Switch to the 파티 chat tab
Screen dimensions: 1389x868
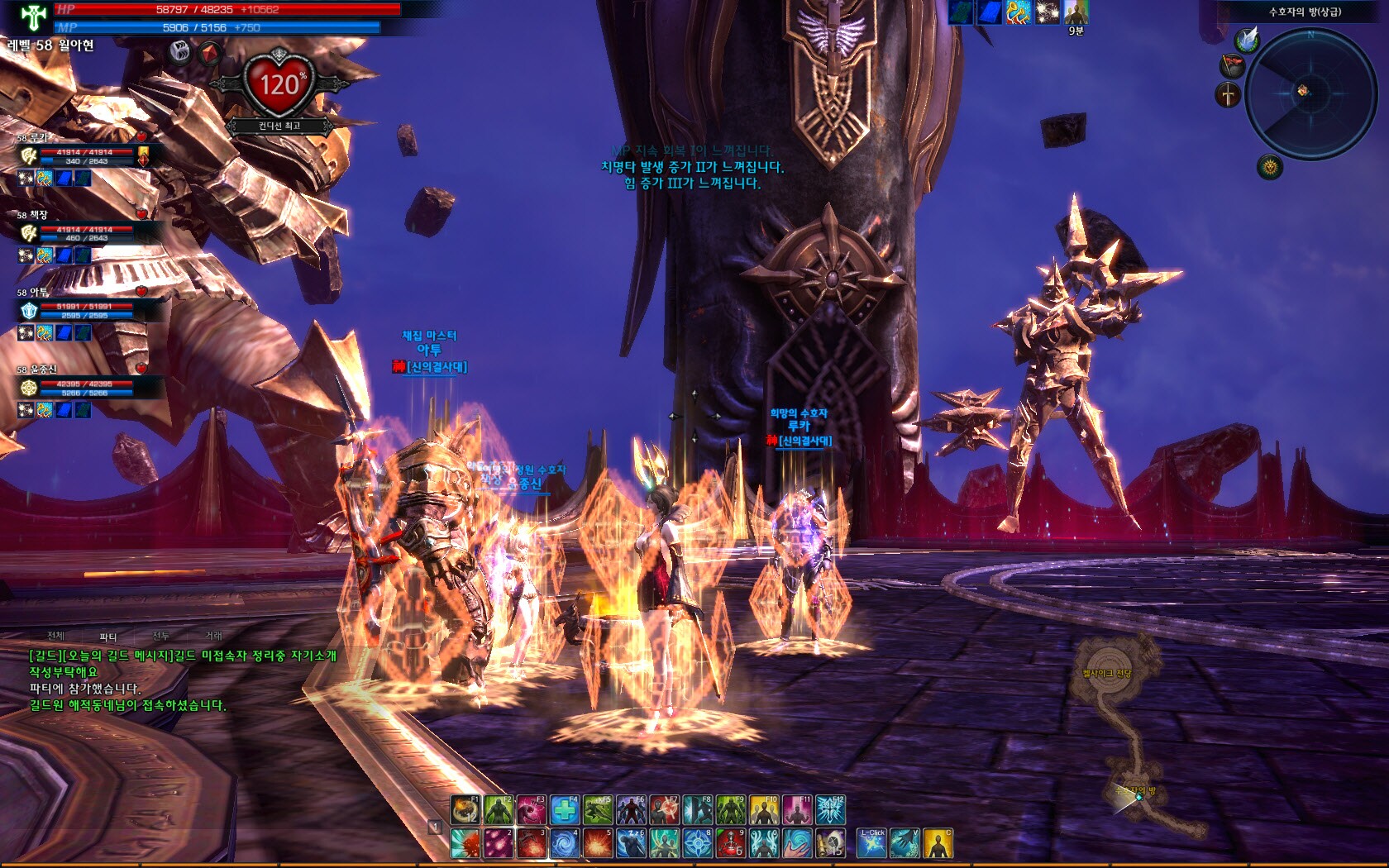point(108,637)
